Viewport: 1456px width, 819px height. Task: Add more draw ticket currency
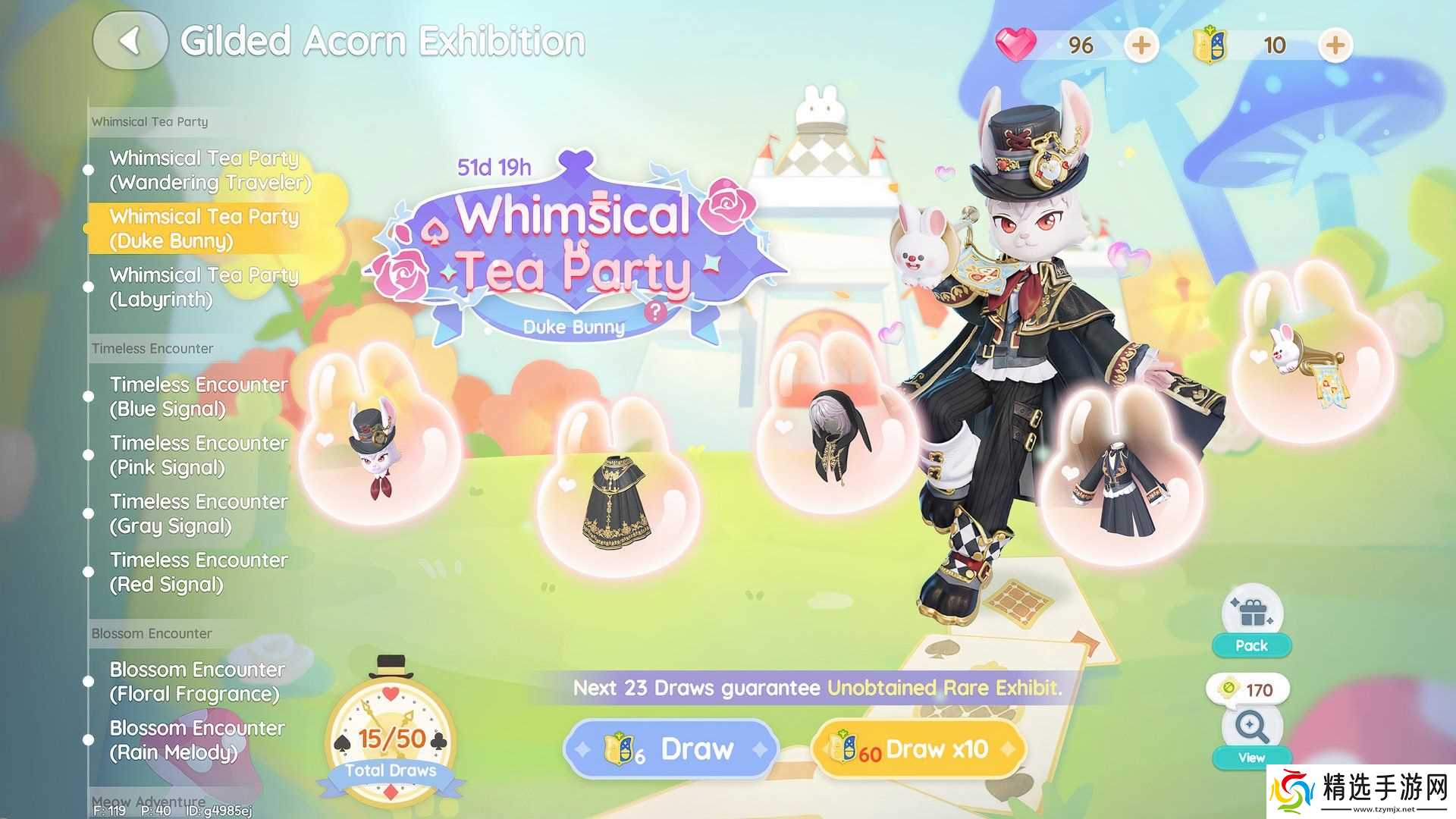coord(1335,45)
